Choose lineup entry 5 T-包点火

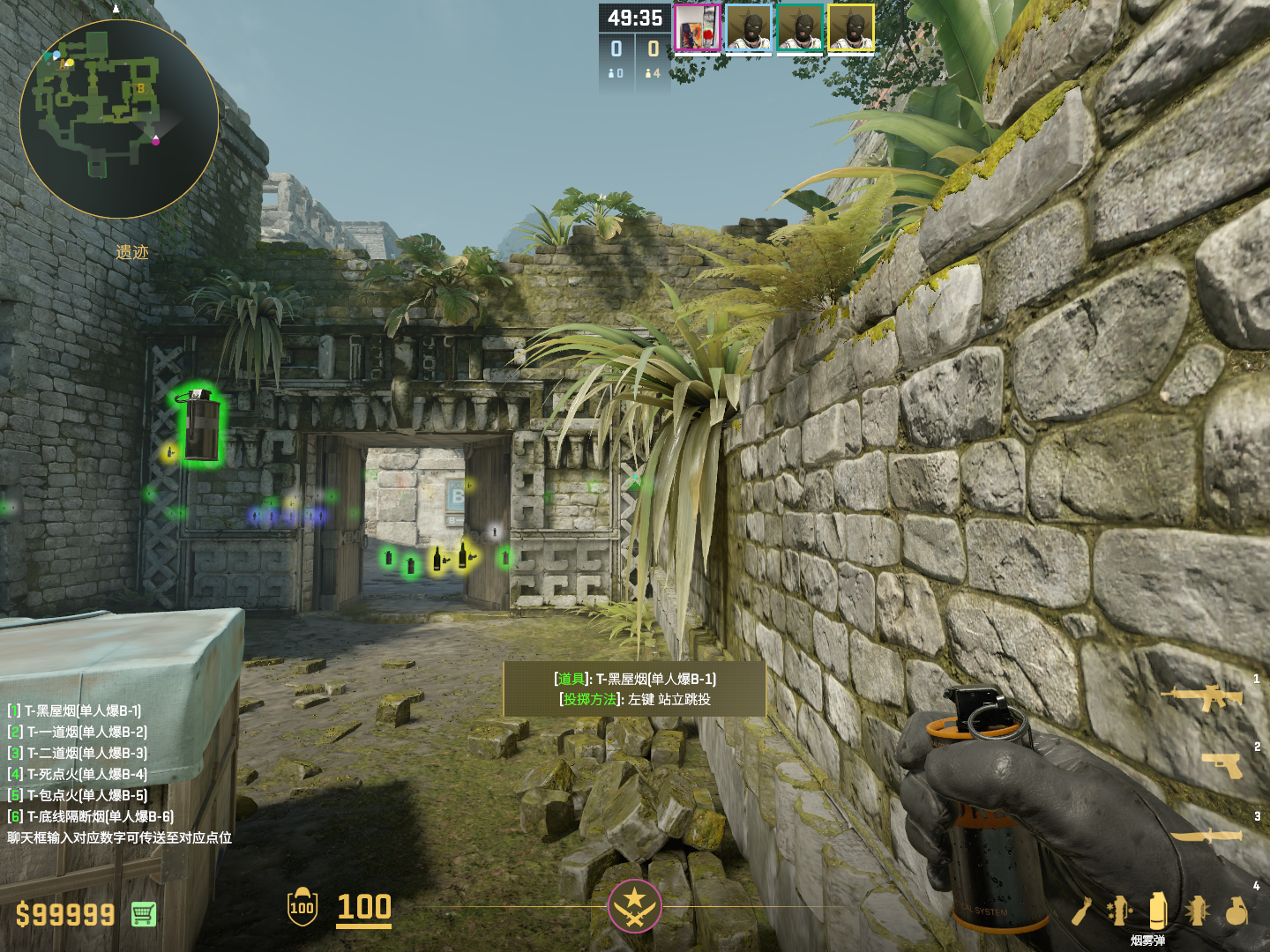tap(78, 795)
